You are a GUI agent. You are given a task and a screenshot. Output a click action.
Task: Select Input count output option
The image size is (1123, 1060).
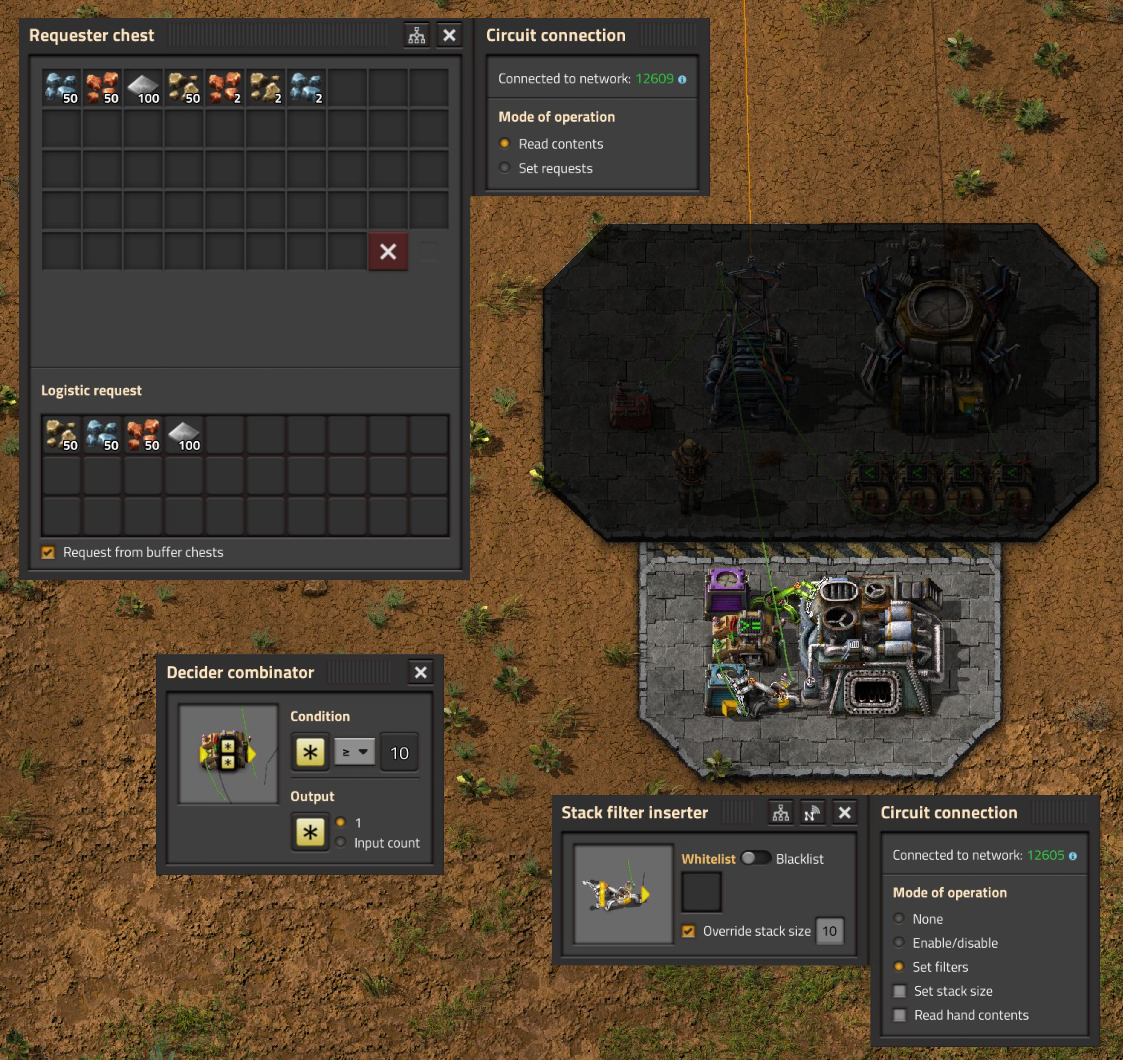coord(343,843)
